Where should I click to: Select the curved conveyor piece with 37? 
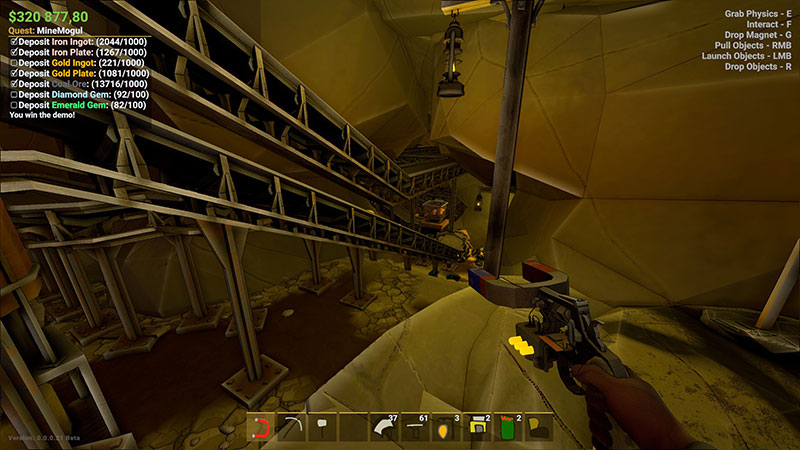click(x=384, y=428)
